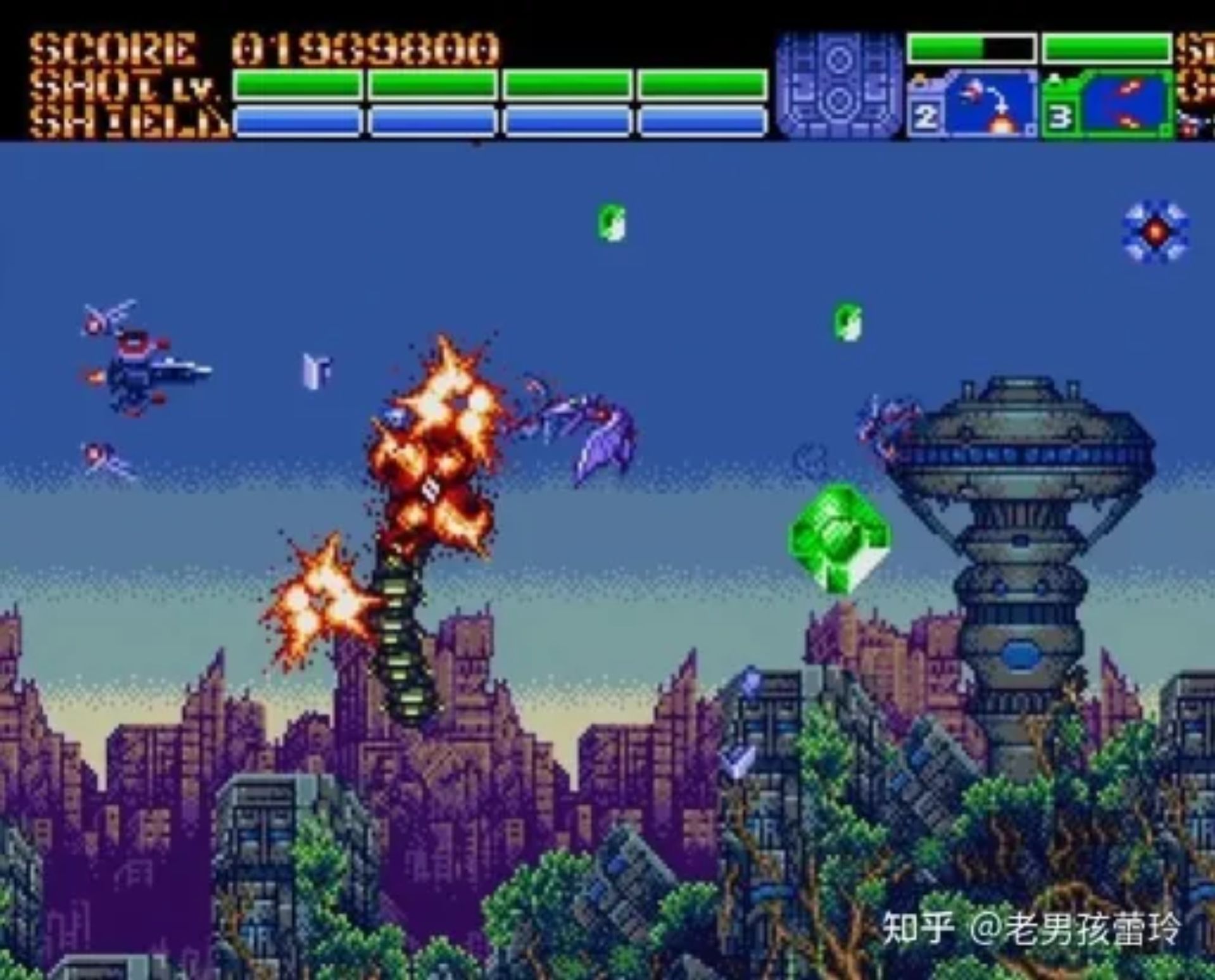Click the blue circuit panel icon
The image size is (1215, 980).
[840, 84]
